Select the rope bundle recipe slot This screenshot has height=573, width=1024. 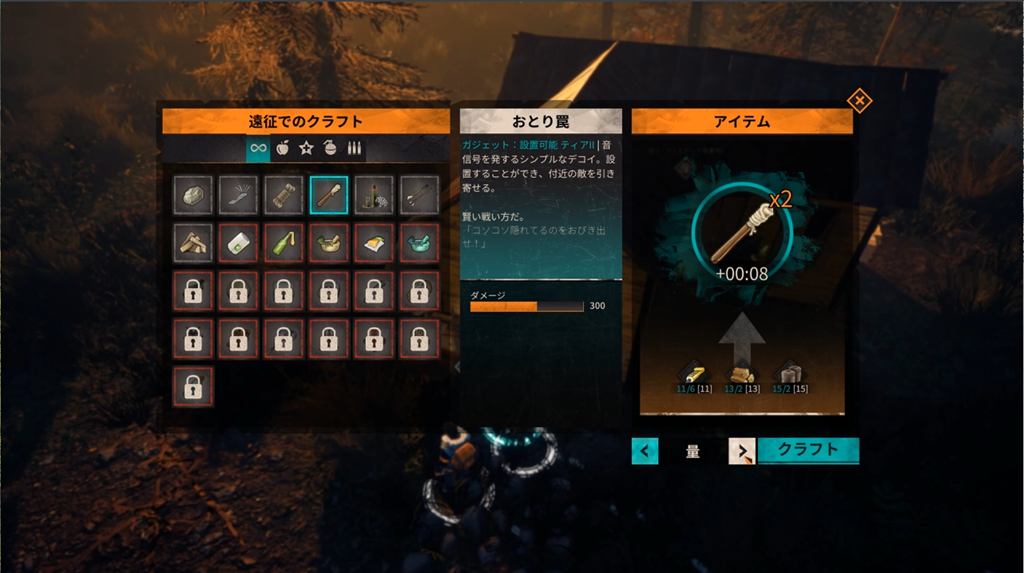(283, 194)
